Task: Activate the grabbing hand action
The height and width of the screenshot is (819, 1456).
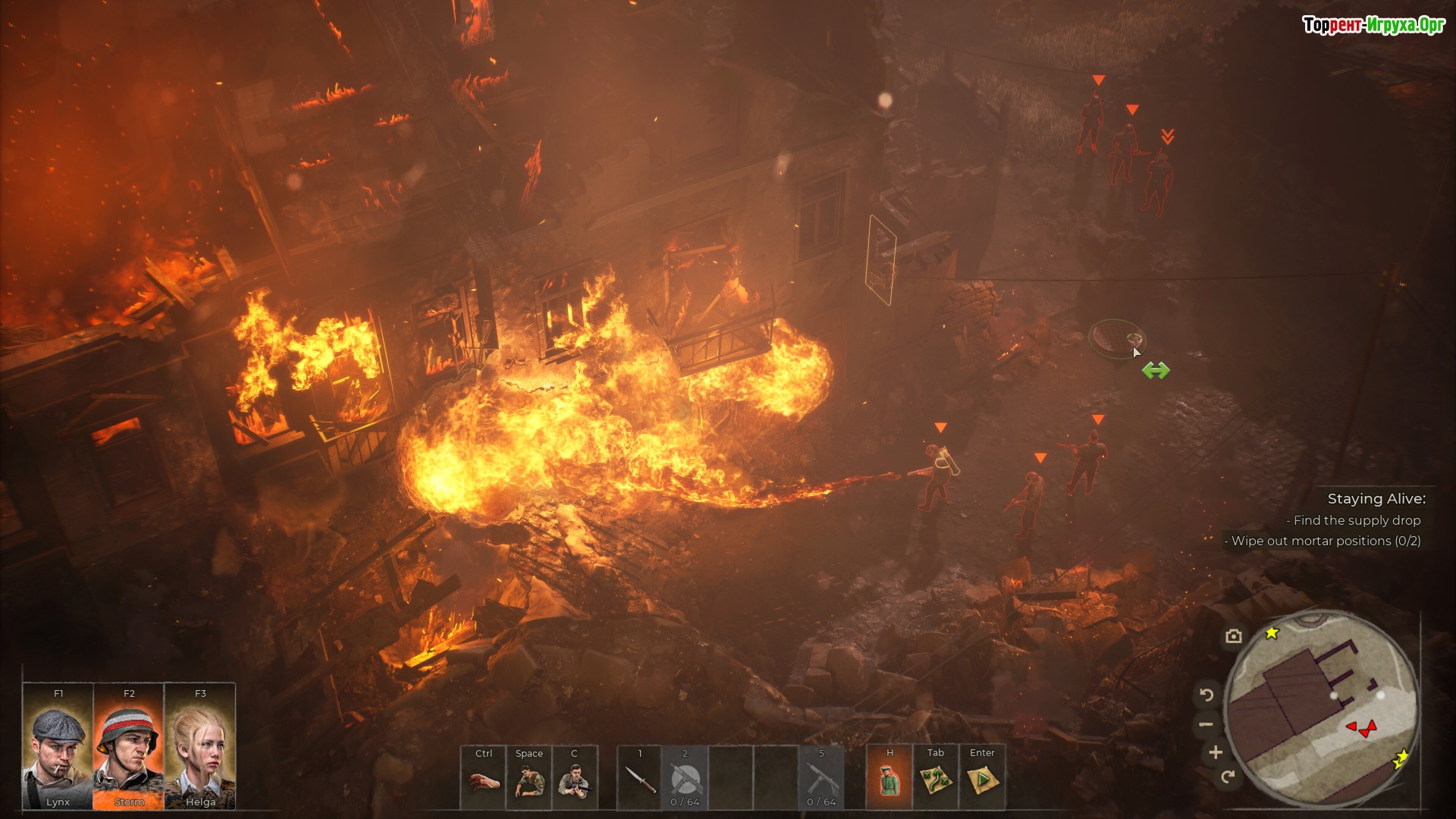Action: tap(484, 779)
